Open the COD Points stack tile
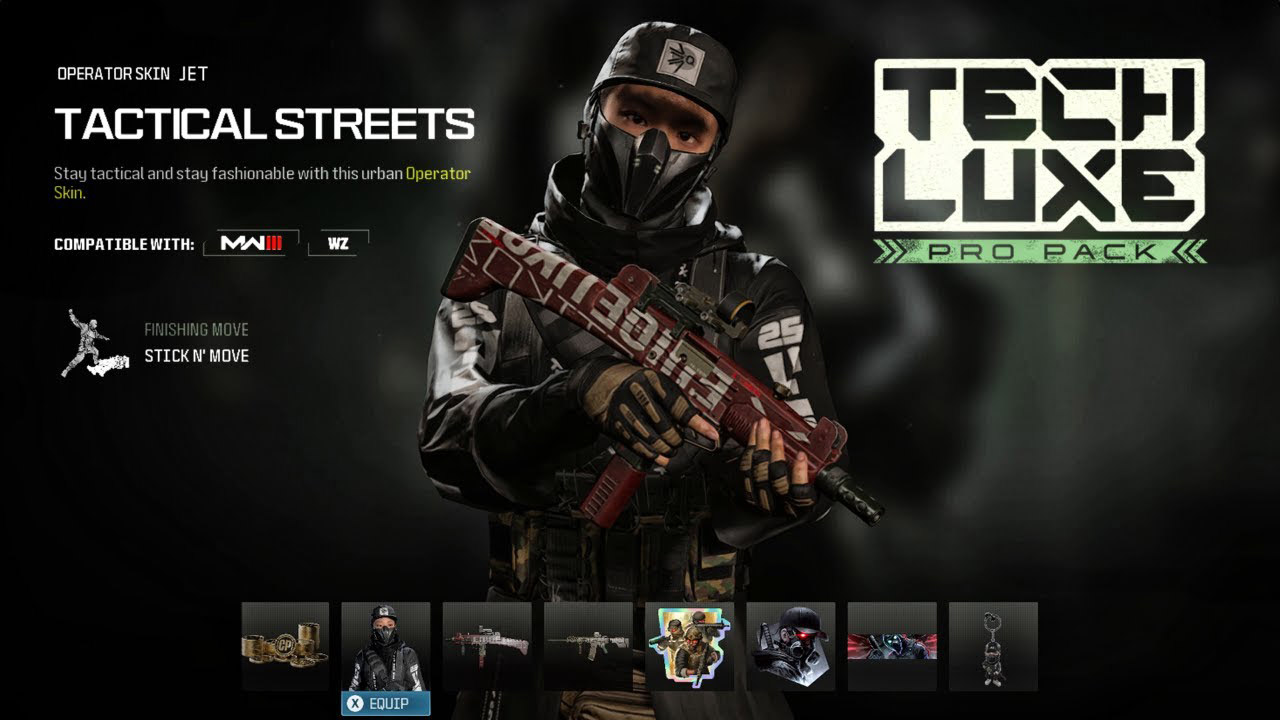 (285, 647)
